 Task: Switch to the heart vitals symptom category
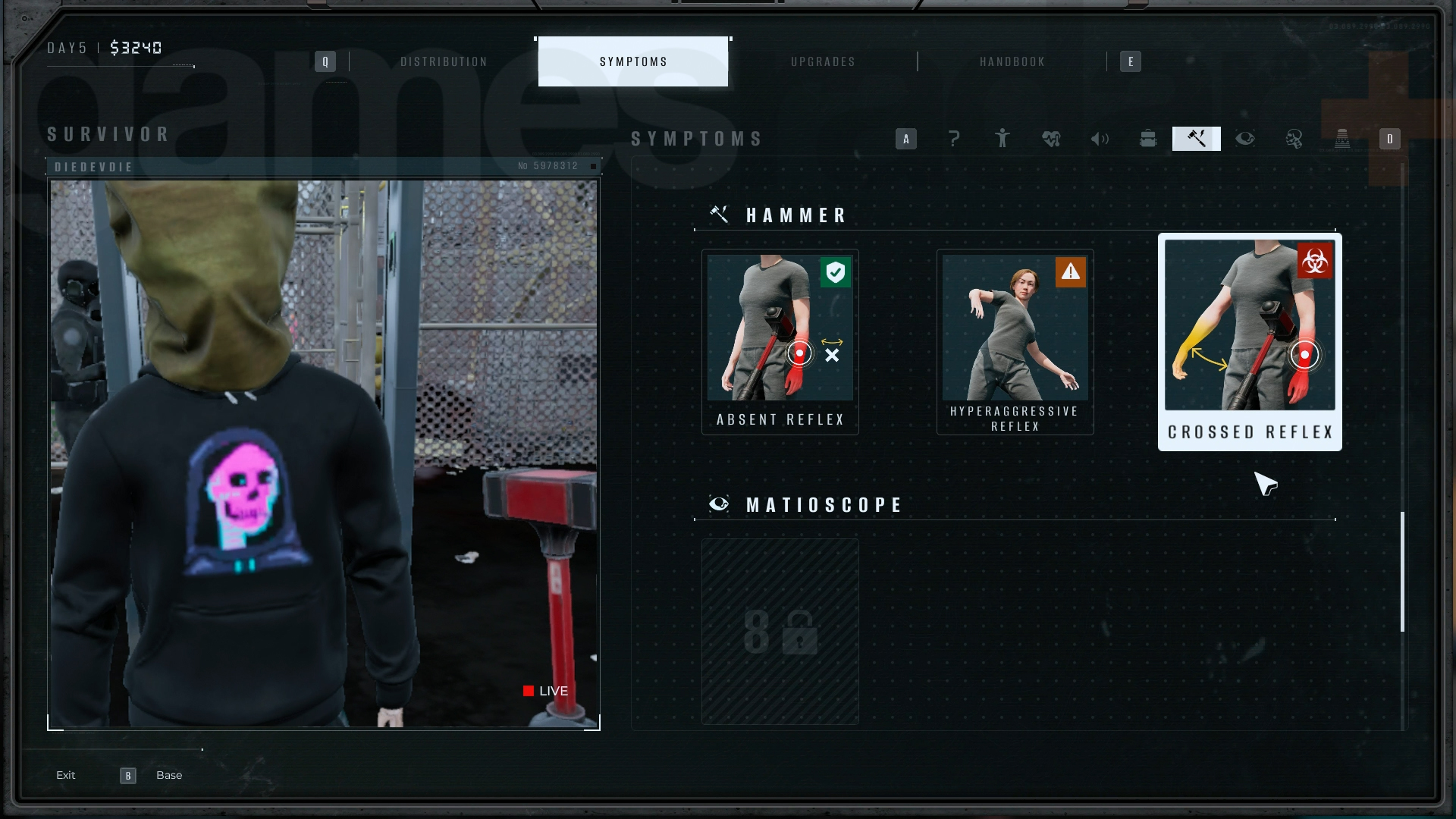1051,139
